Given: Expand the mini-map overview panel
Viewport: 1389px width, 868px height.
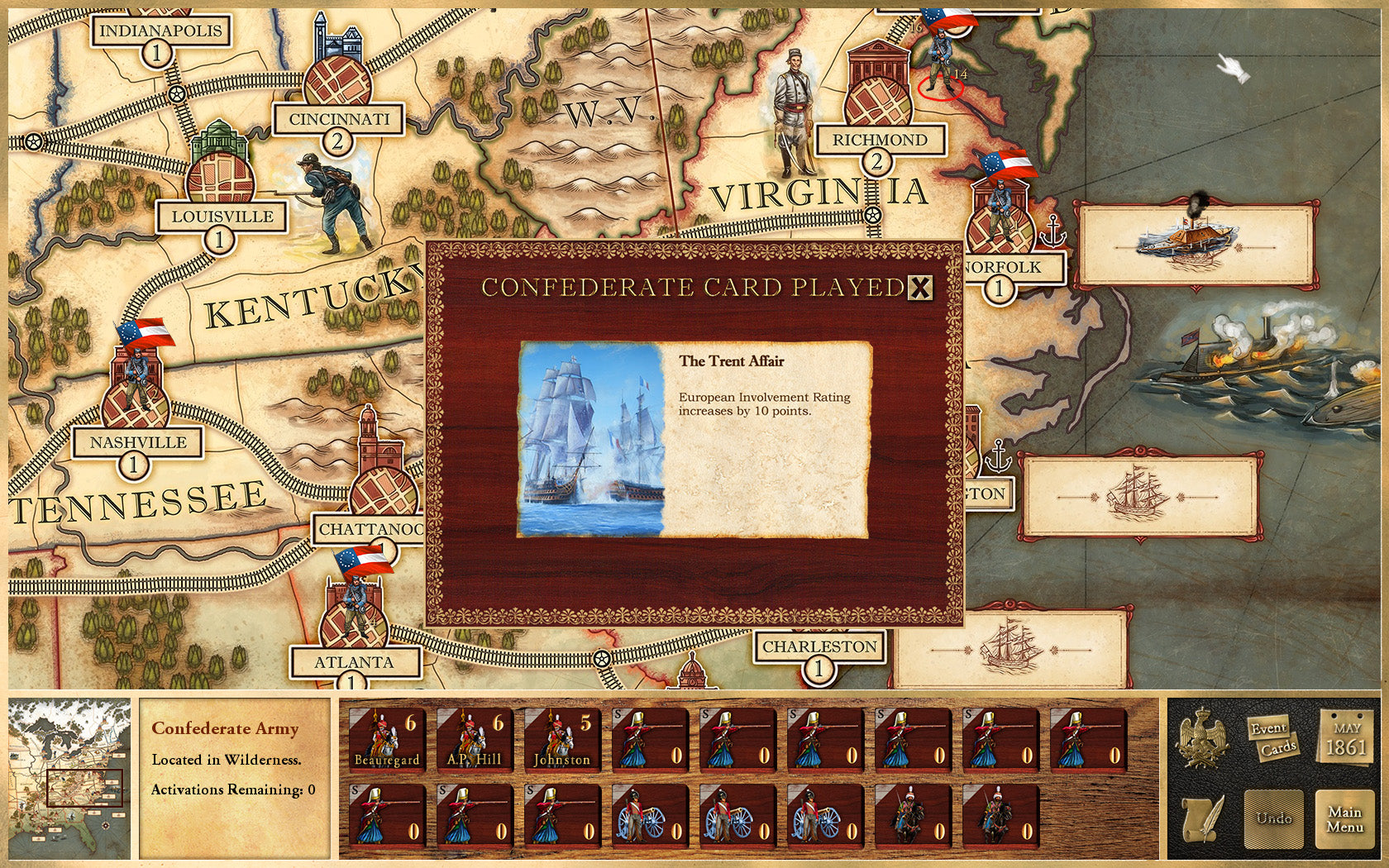Looking at the screenshot, I should 68,777.
